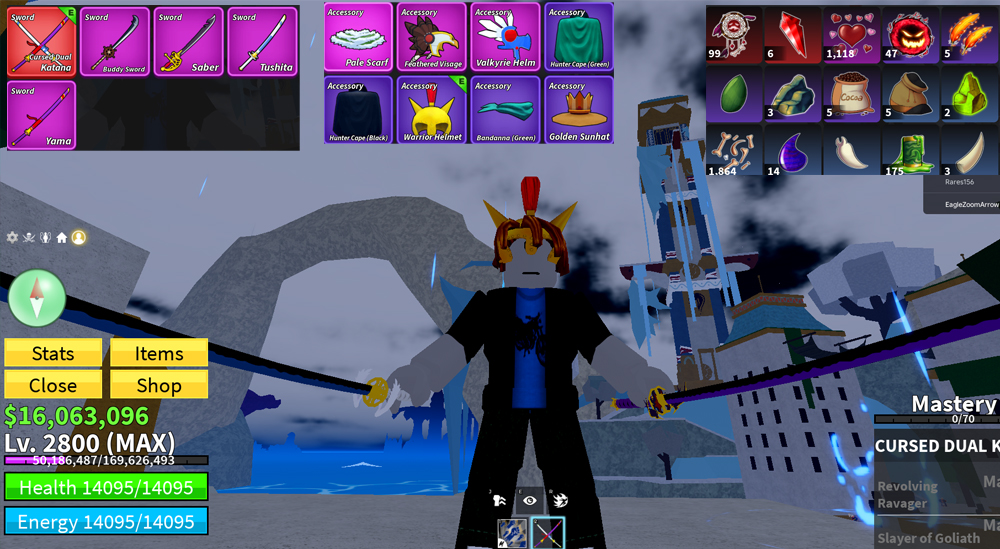Equip the Pale Scarf accessory
This screenshot has height=549, width=1000.
[x=358, y=37]
